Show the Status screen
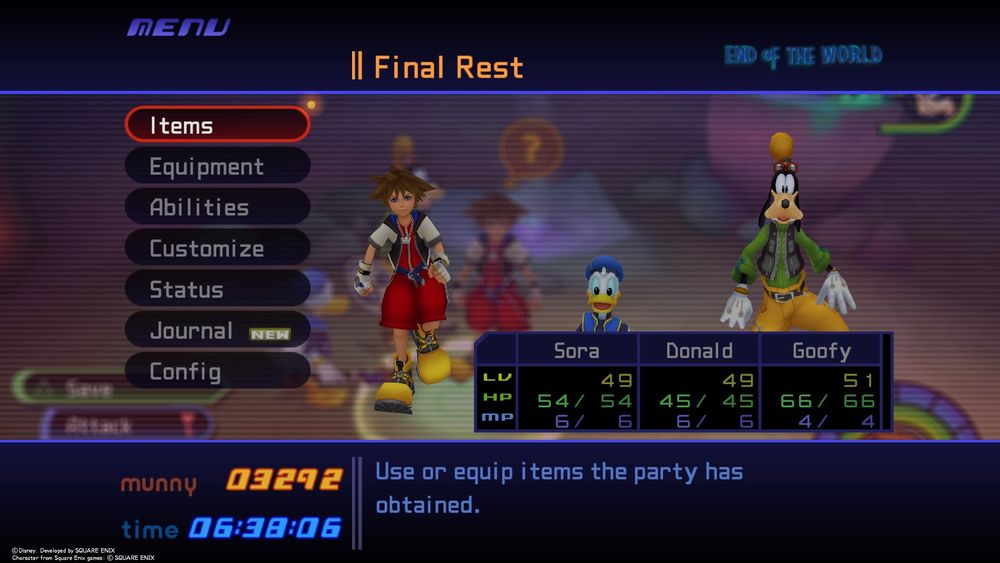This screenshot has height=563, width=1000. click(x=217, y=289)
